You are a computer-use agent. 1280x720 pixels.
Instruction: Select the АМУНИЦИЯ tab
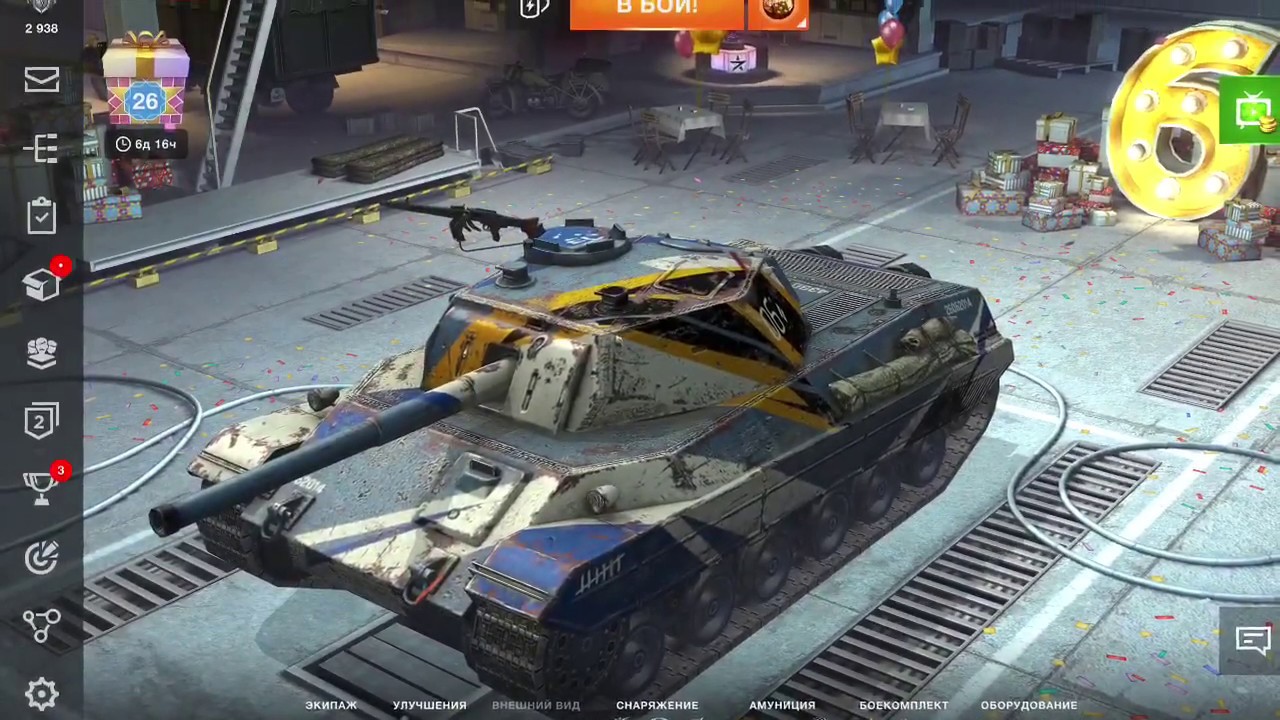(x=782, y=705)
